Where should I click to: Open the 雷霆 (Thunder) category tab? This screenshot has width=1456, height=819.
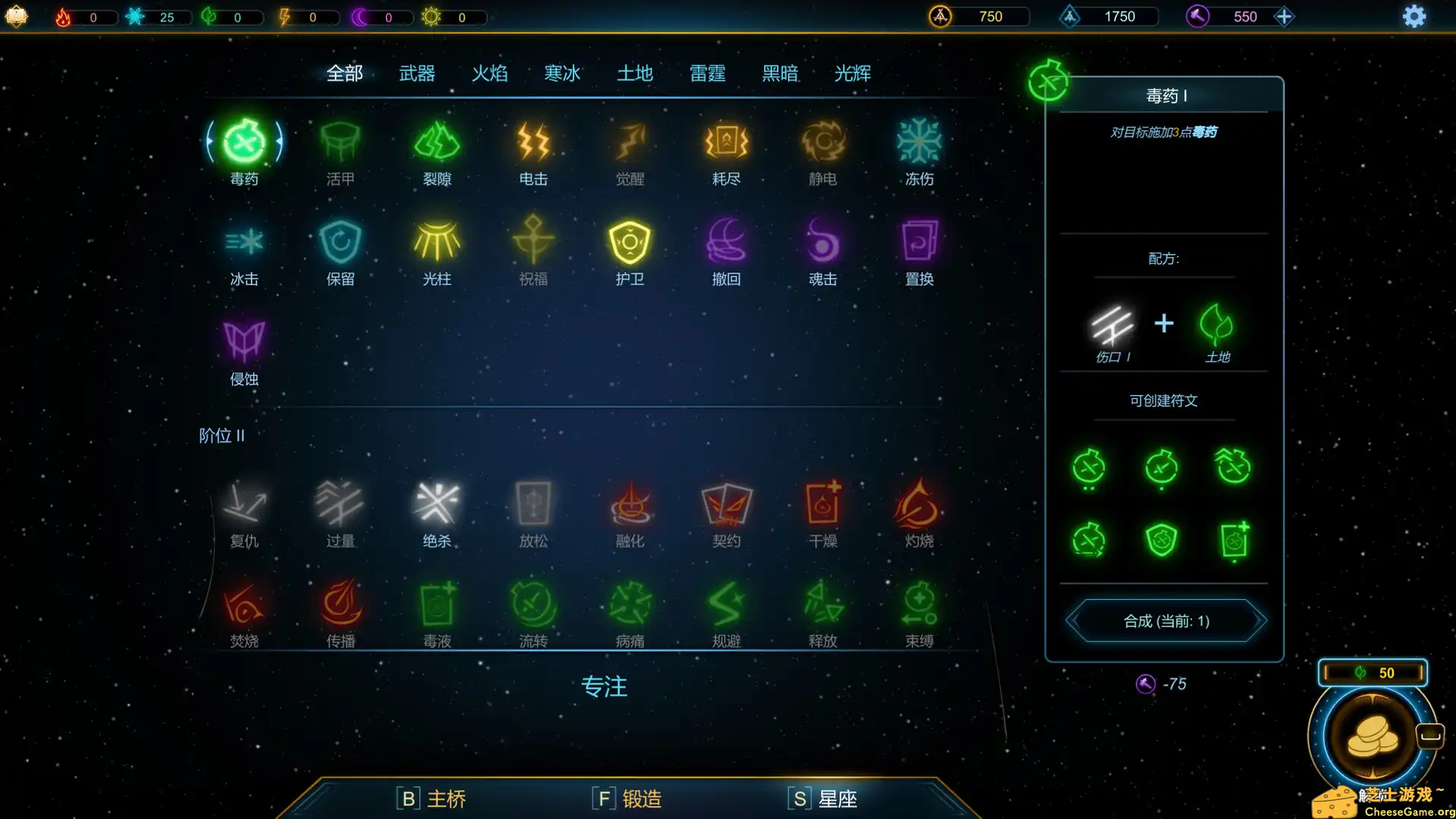pos(706,73)
